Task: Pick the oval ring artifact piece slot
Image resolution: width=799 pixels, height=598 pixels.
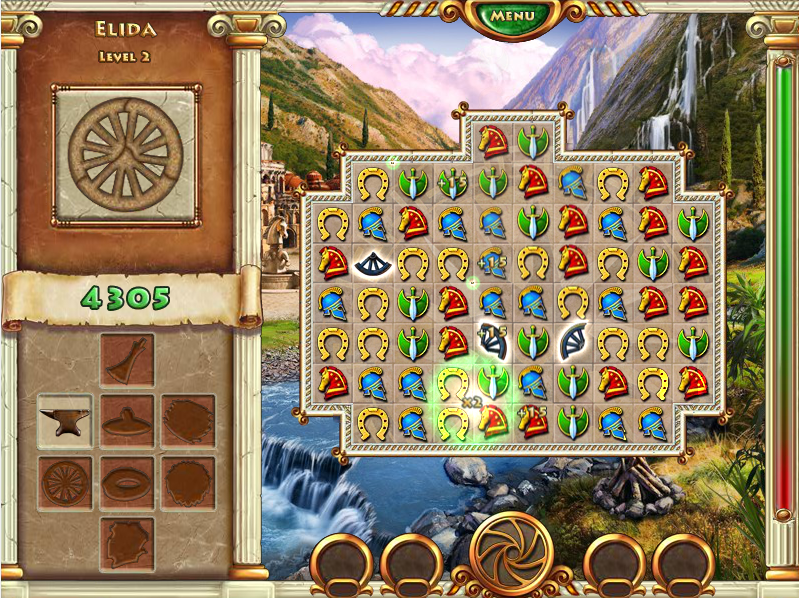Action: tap(127, 483)
